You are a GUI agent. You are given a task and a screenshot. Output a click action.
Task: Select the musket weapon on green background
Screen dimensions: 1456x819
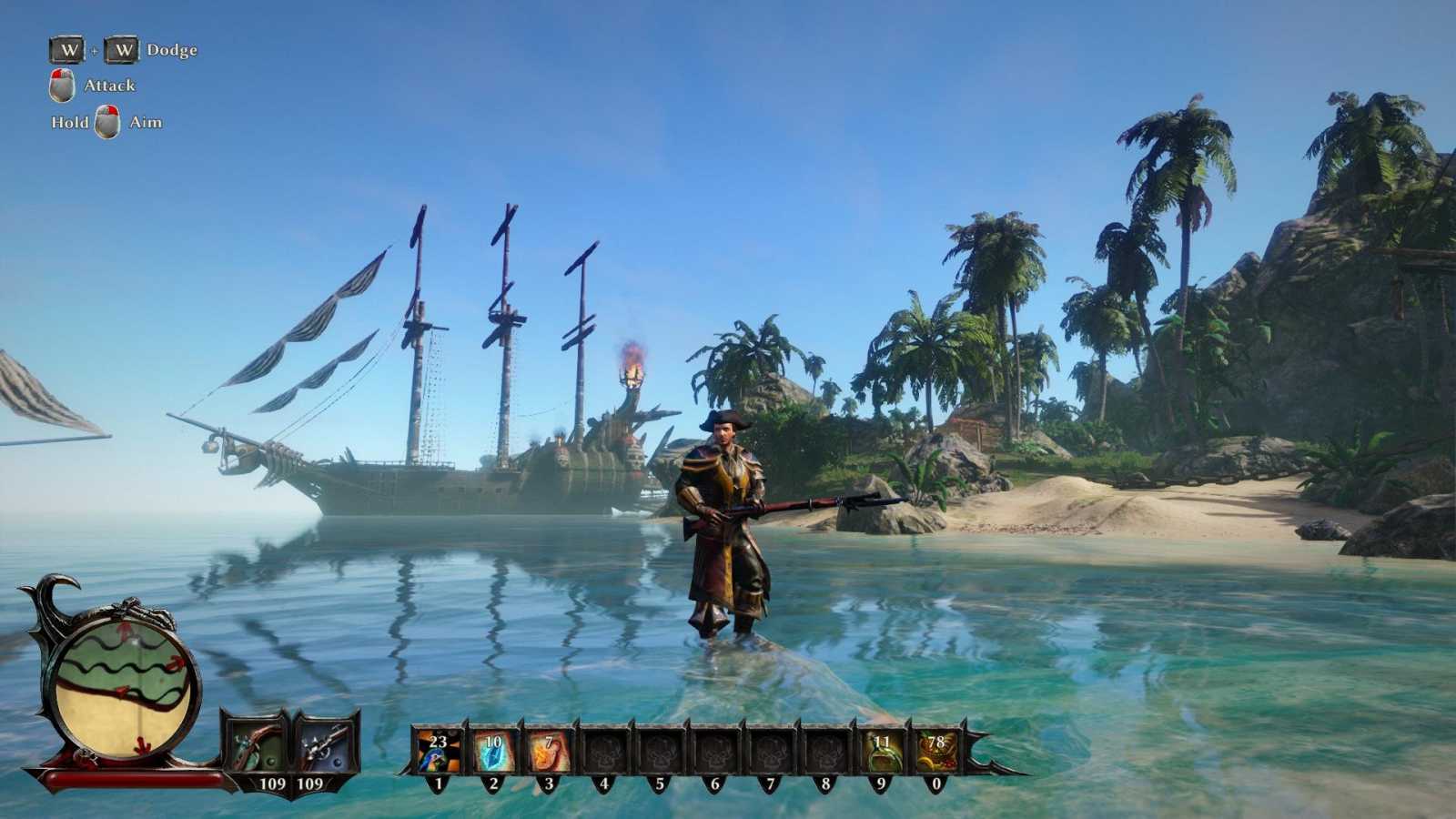(x=256, y=747)
